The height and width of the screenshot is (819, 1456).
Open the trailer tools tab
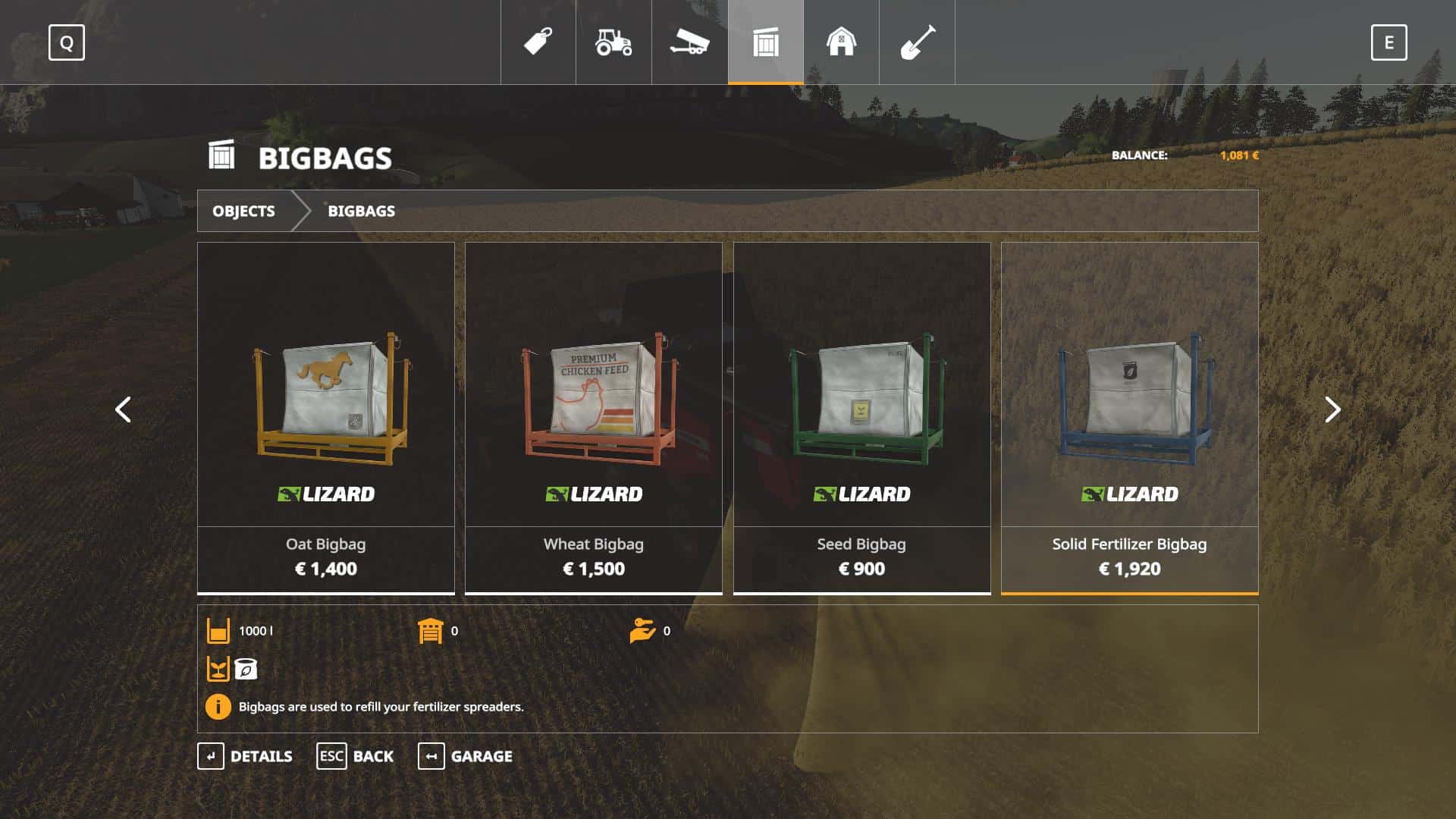[689, 42]
